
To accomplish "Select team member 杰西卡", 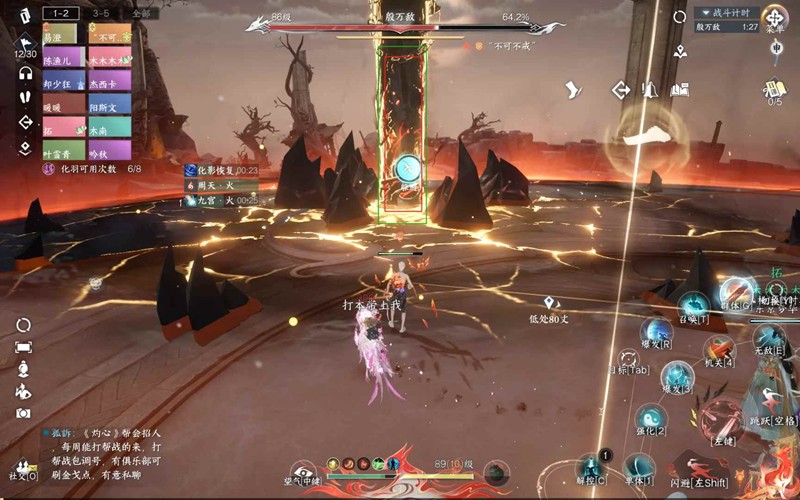I will click(x=110, y=81).
